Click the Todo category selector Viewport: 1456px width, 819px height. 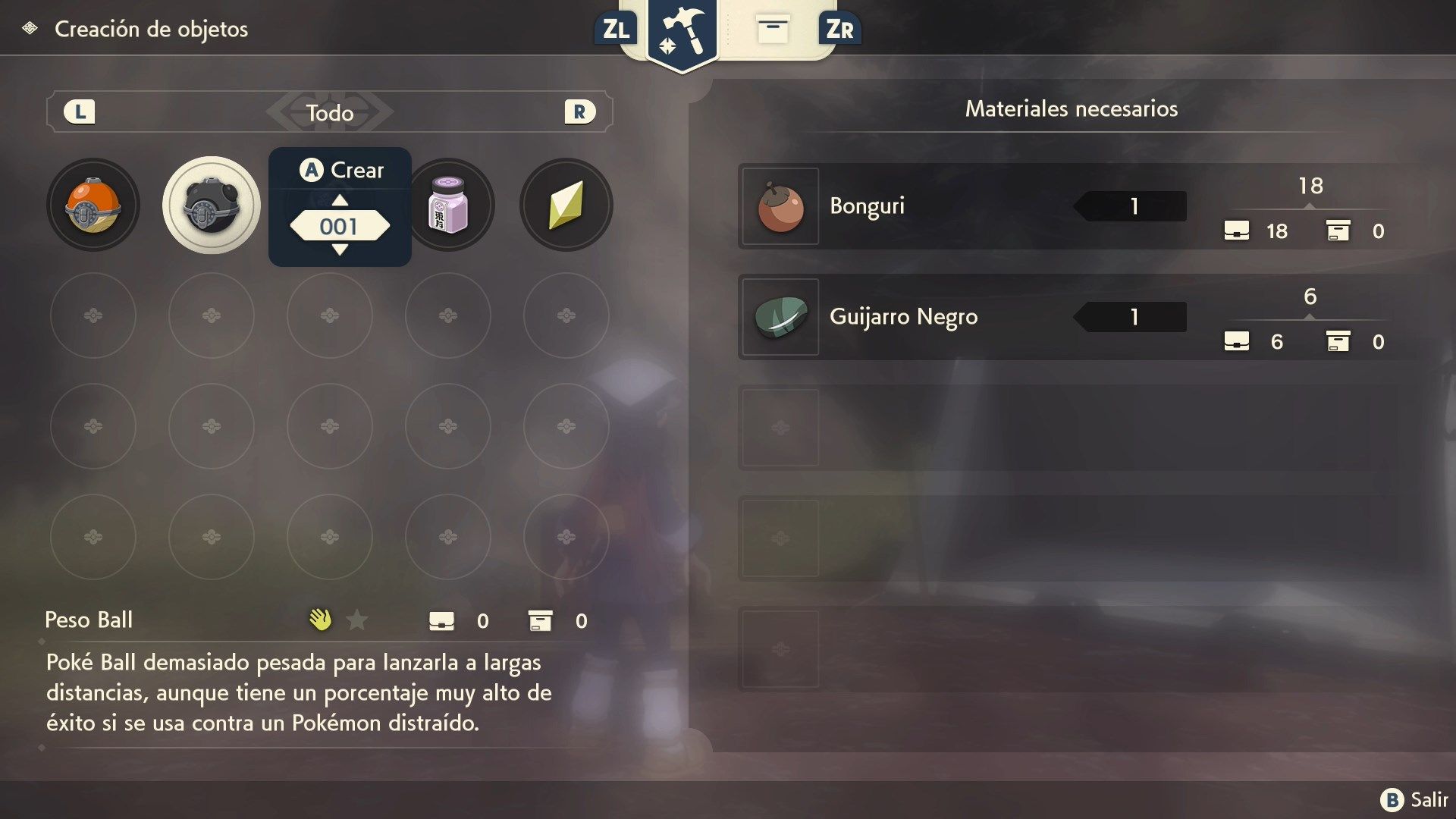[330, 112]
